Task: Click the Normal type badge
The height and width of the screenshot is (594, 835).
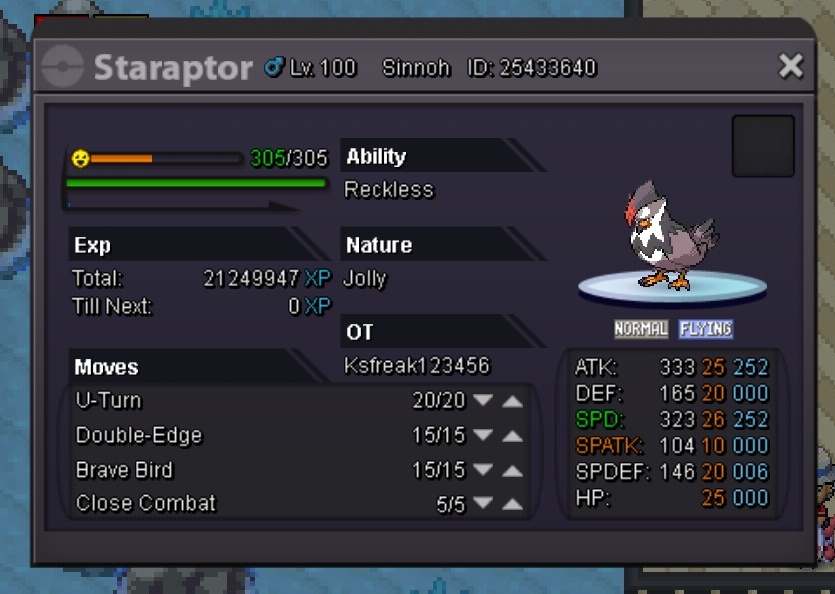Action: (x=641, y=329)
